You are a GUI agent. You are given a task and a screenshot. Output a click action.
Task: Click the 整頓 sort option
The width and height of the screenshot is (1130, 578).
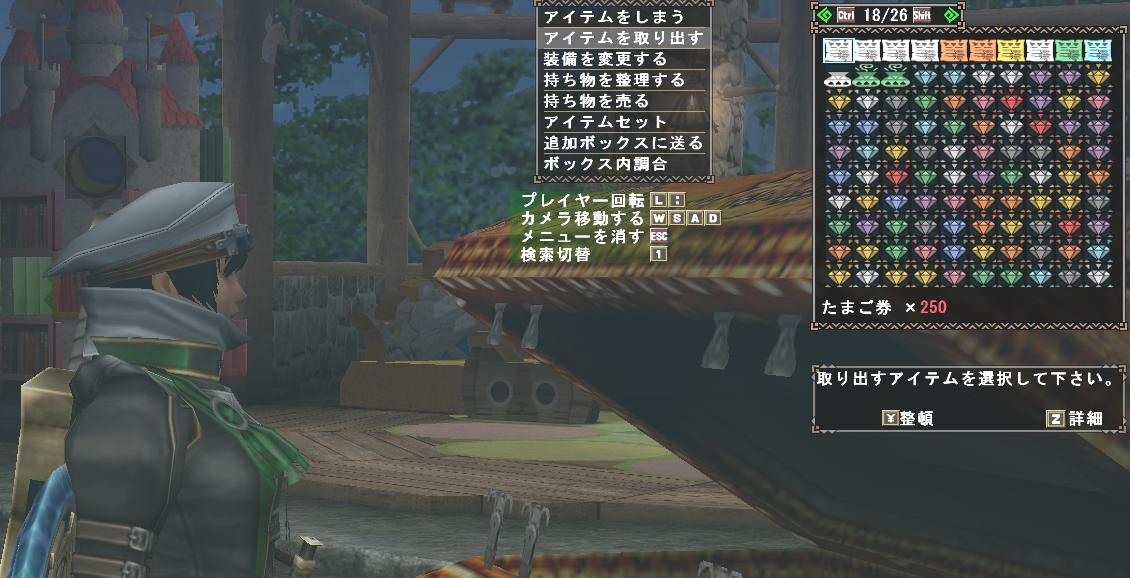[908, 419]
